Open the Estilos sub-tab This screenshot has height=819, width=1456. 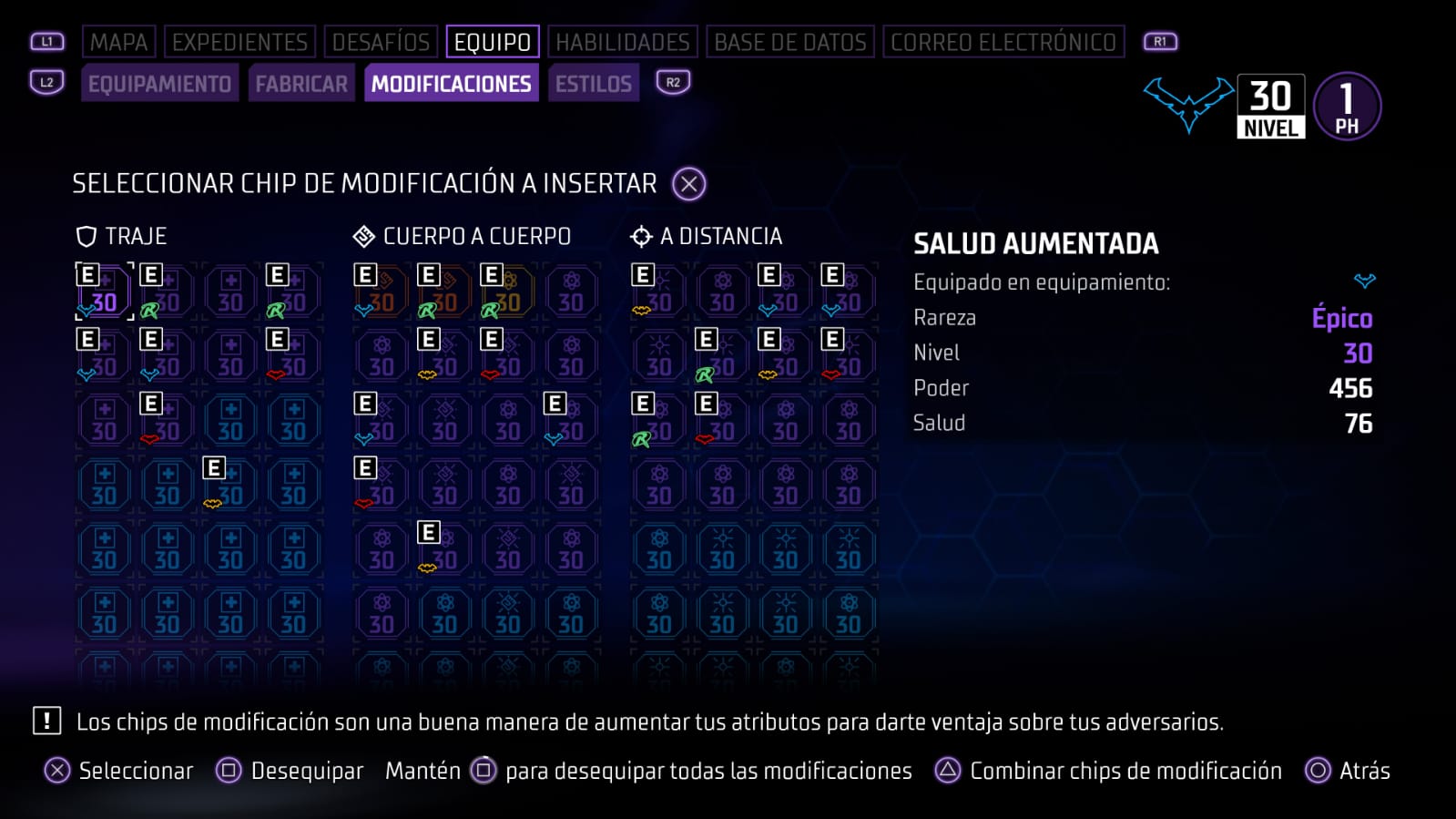[x=593, y=84]
